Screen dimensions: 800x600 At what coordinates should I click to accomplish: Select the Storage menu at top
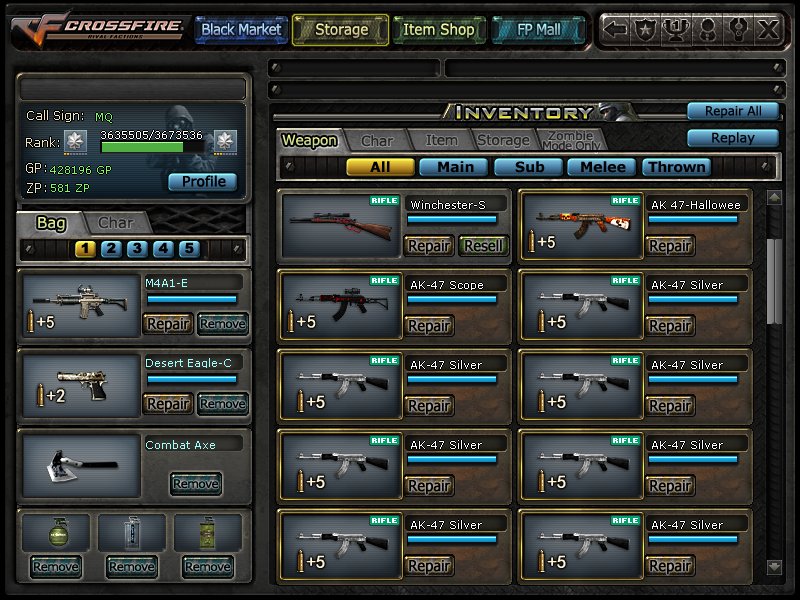coord(341,30)
